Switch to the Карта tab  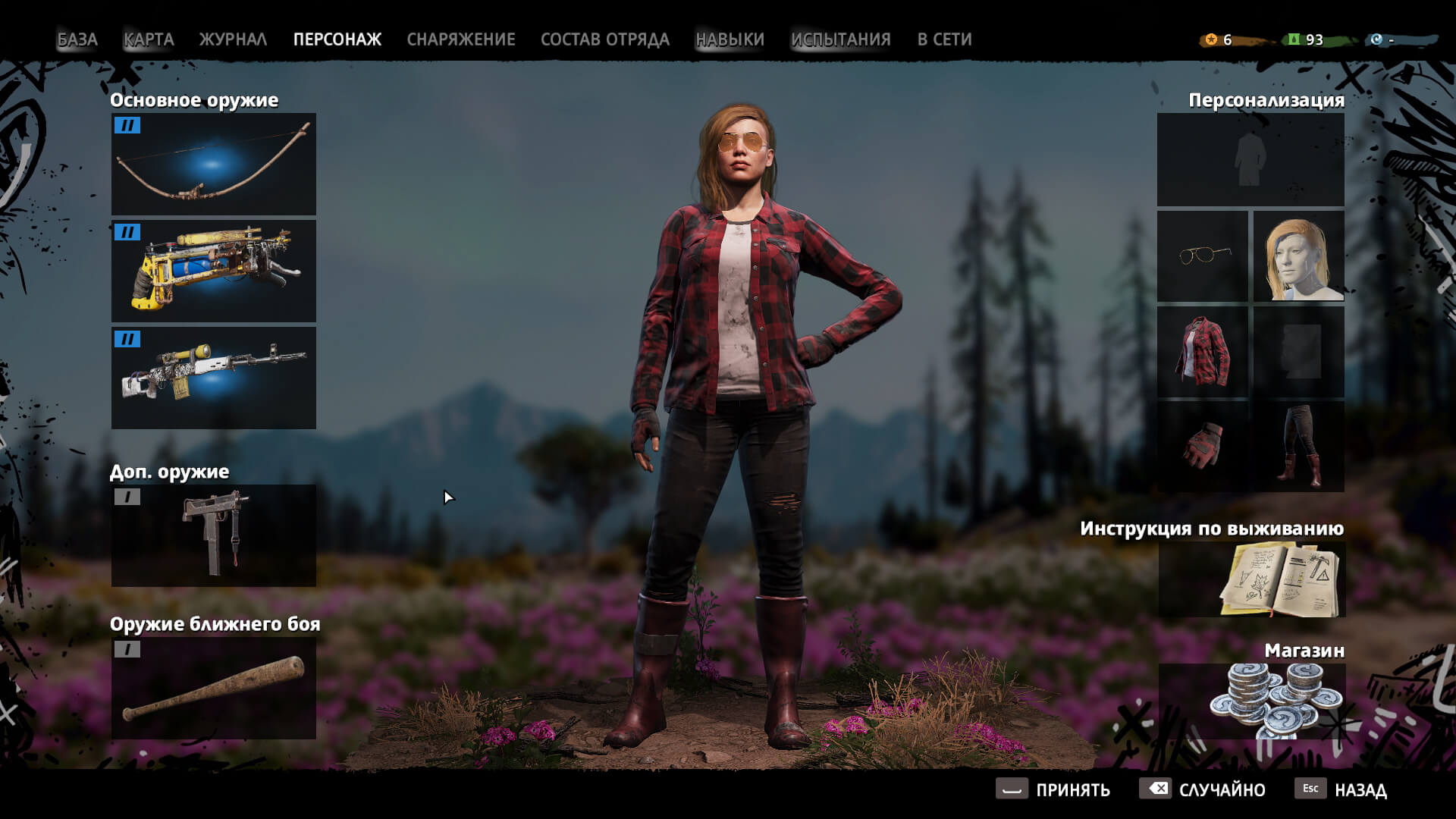click(x=149, y=39)
